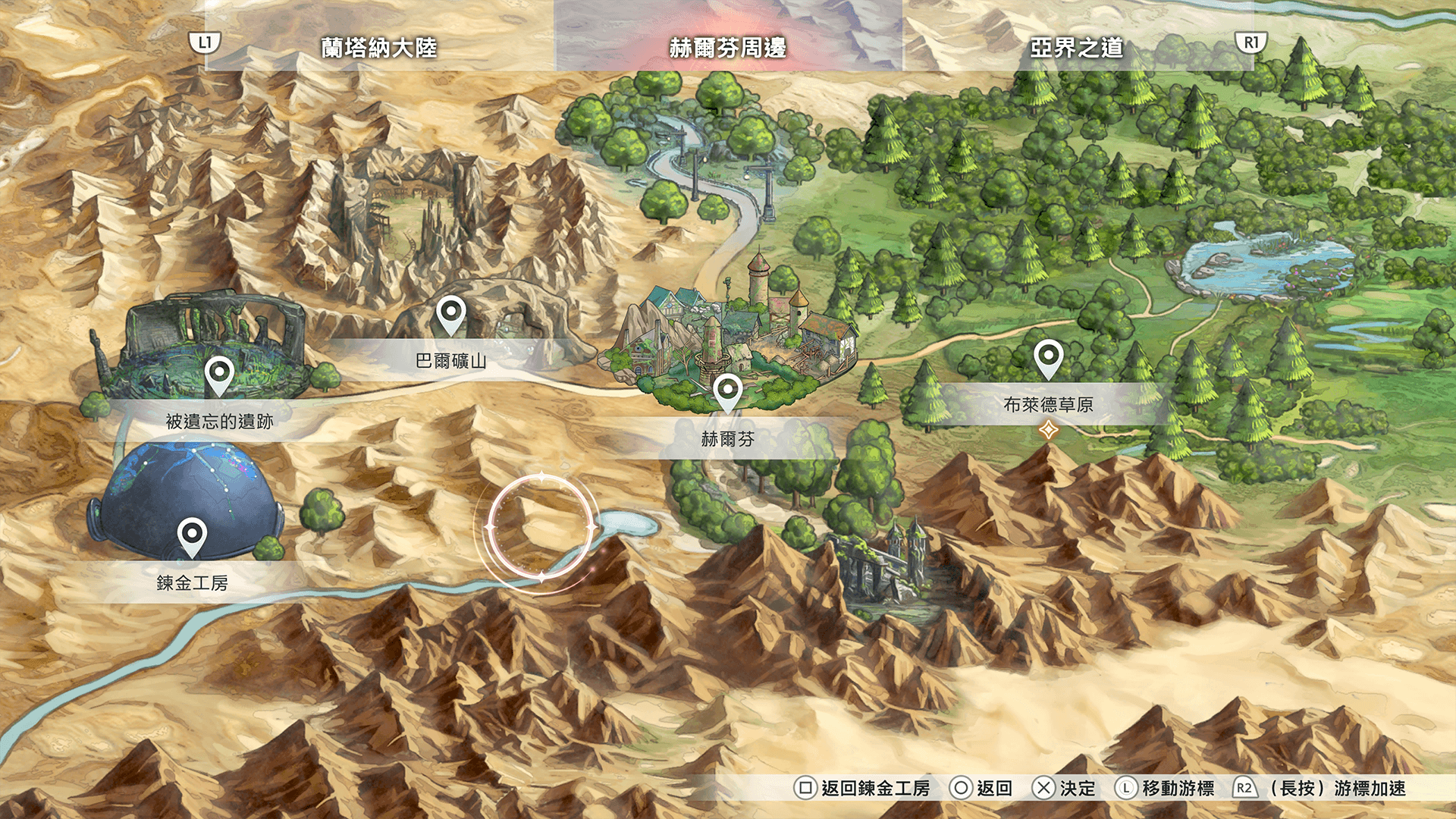Travel to the 赫爾芬 town marker
The image size is (1456, 819).
click(x=727, y=391)
